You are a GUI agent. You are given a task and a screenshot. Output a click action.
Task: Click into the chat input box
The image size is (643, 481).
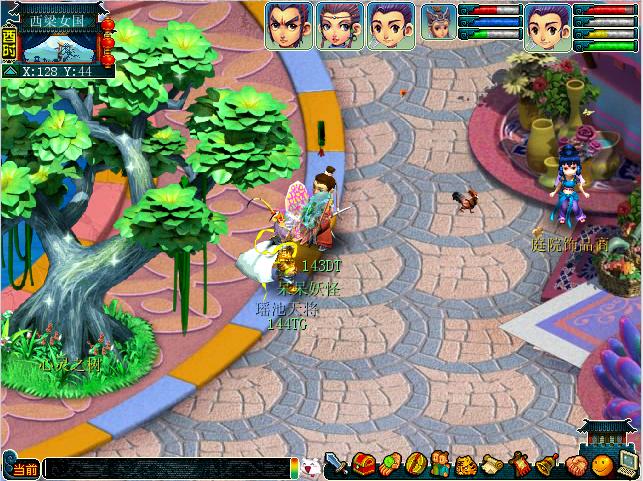coord(165,468)
